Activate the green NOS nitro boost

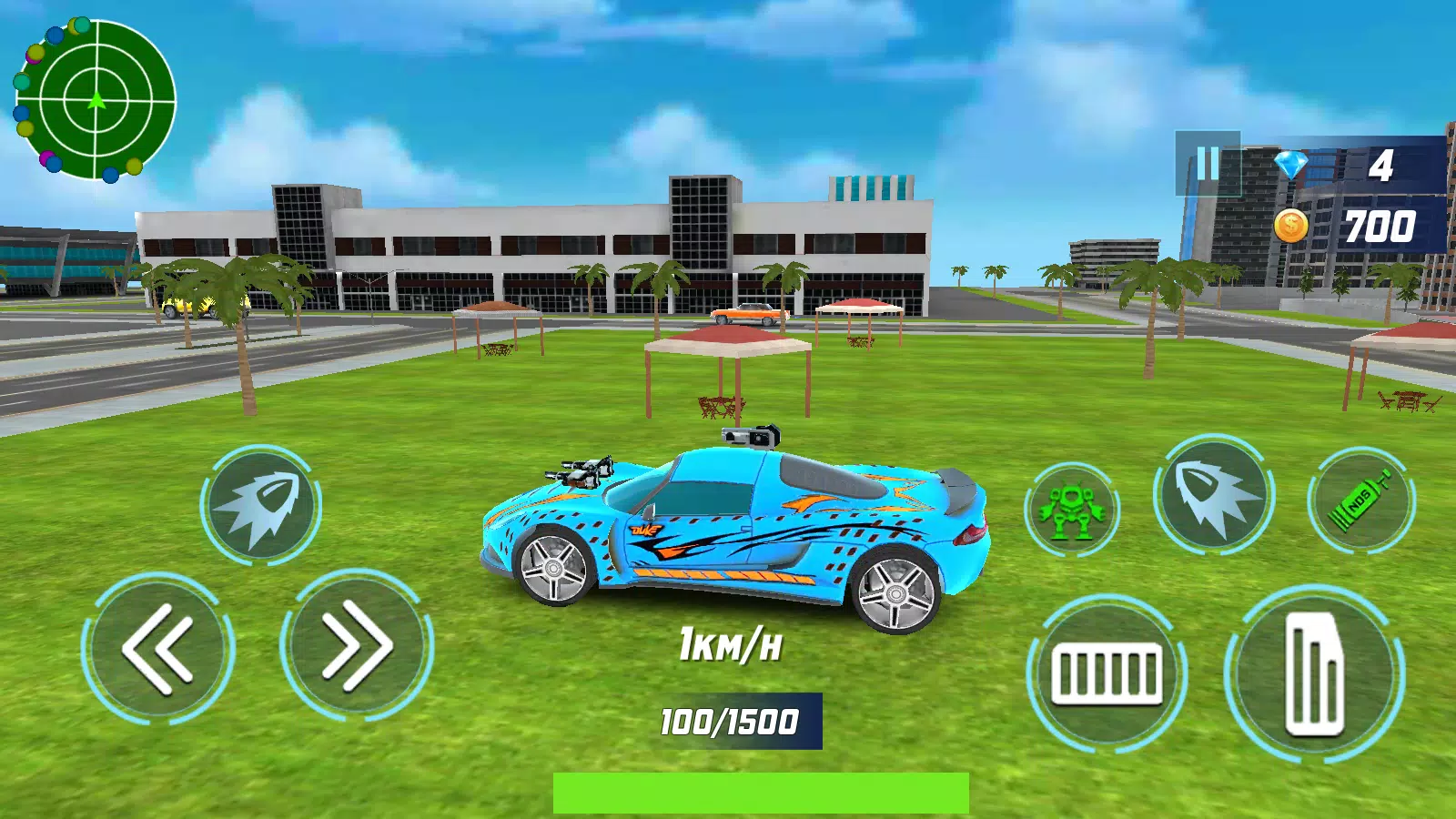[x=1360, y=500]
